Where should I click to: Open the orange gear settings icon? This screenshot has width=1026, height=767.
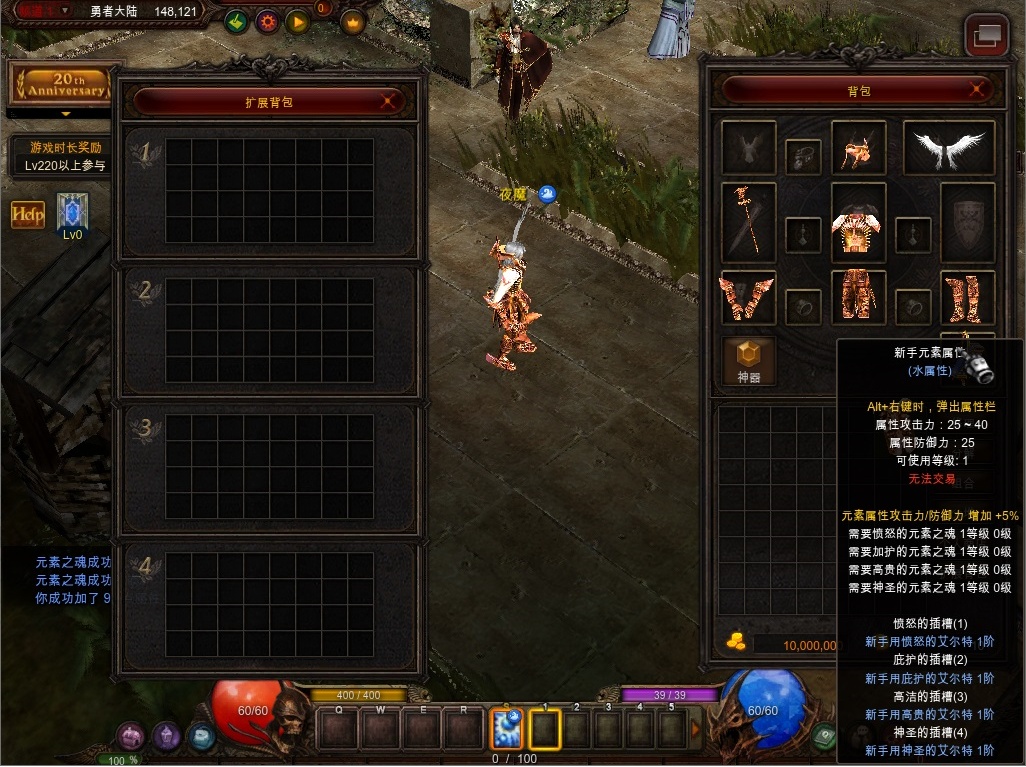point(267,21)
